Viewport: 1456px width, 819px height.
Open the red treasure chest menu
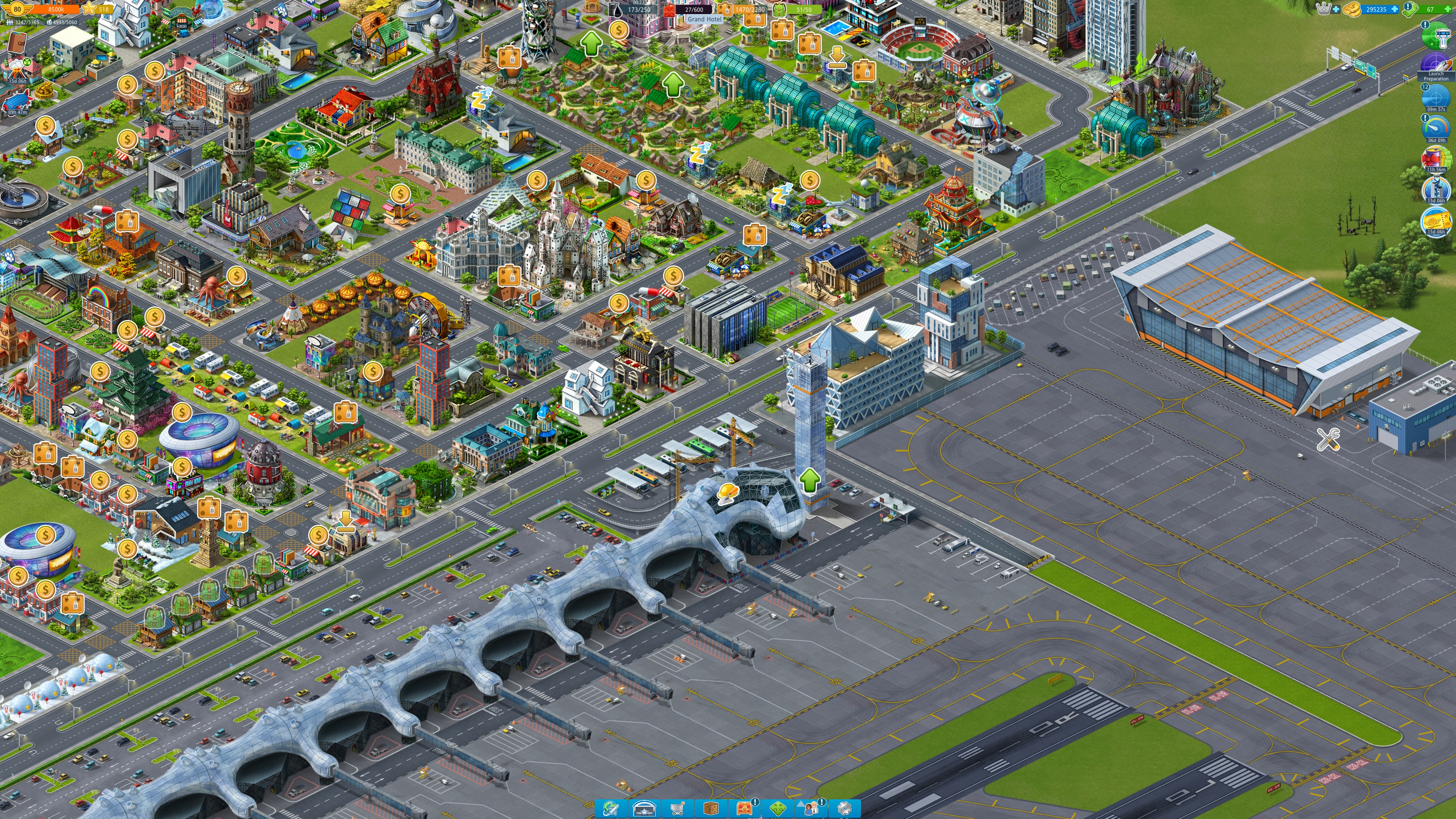tap(744, 808)
